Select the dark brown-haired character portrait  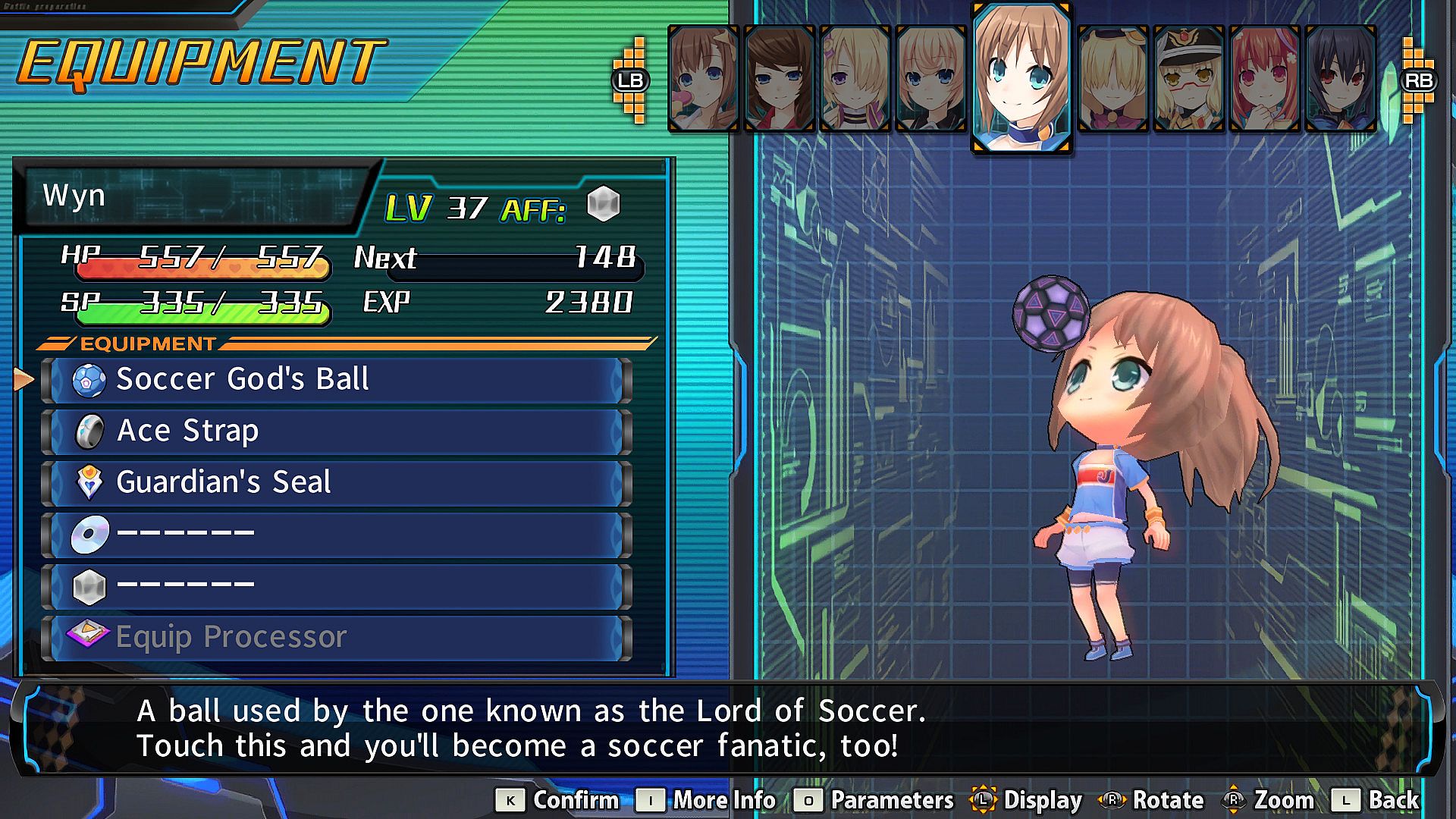pos(779,79)
